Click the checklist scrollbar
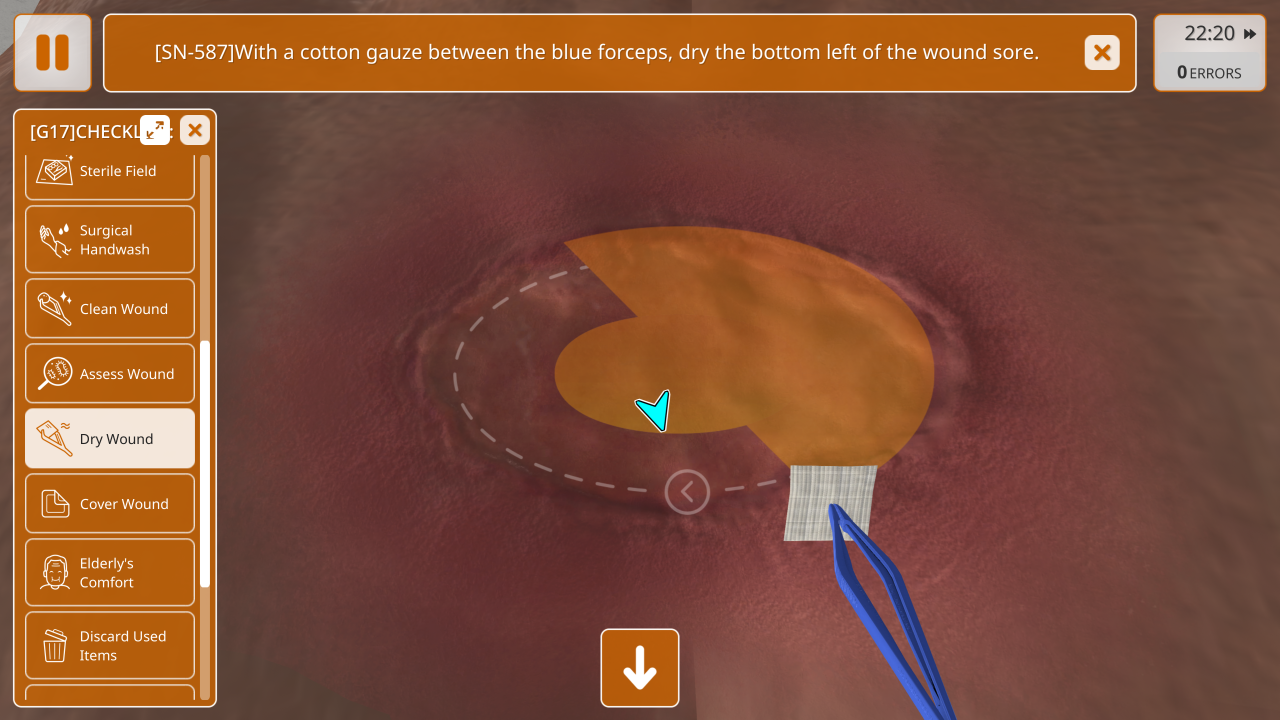 tap(205, 462)
